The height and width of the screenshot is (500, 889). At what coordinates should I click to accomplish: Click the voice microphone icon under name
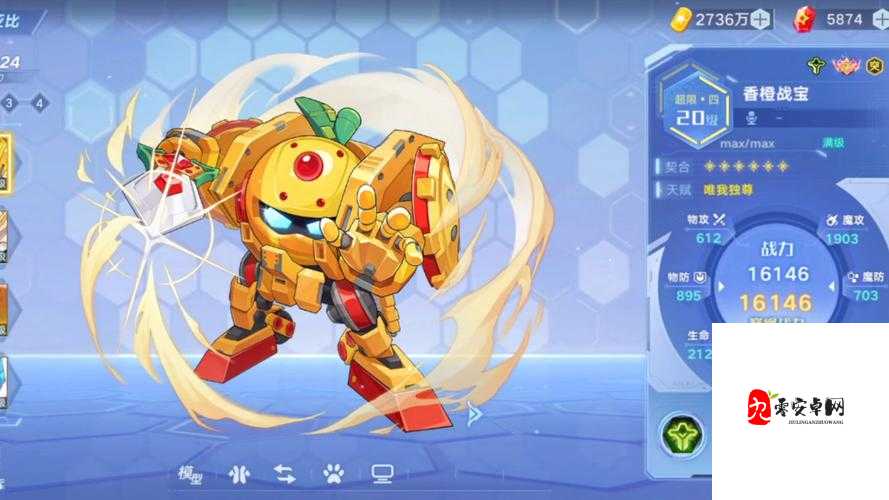[753, 118]
